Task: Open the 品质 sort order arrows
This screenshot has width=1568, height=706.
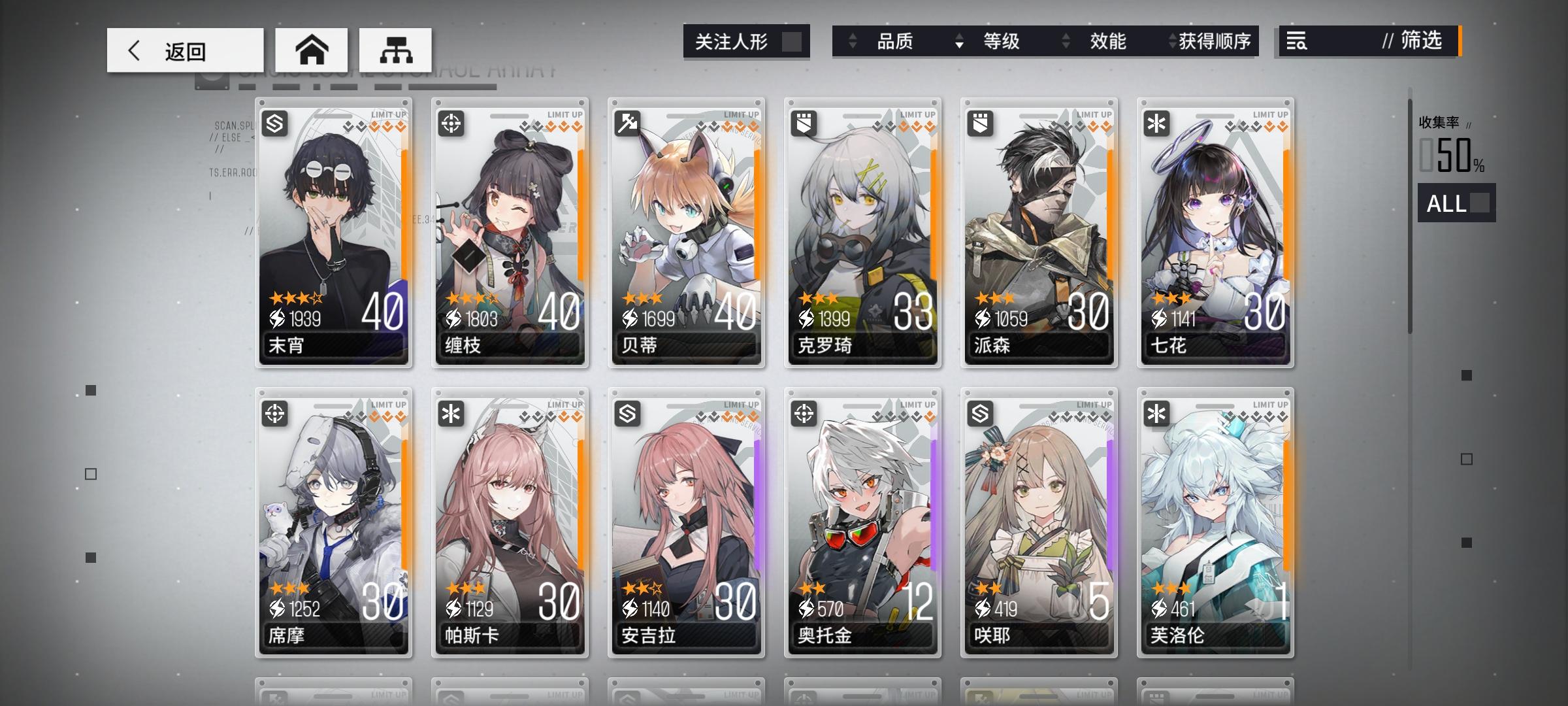Action: pyautogui.click(x=853, y=41)
